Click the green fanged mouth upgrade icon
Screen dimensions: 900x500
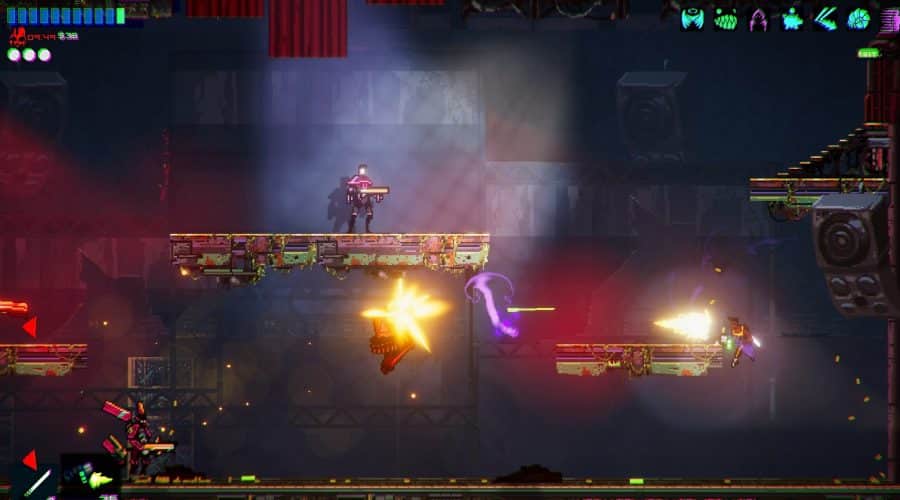[x=725, y=18]
